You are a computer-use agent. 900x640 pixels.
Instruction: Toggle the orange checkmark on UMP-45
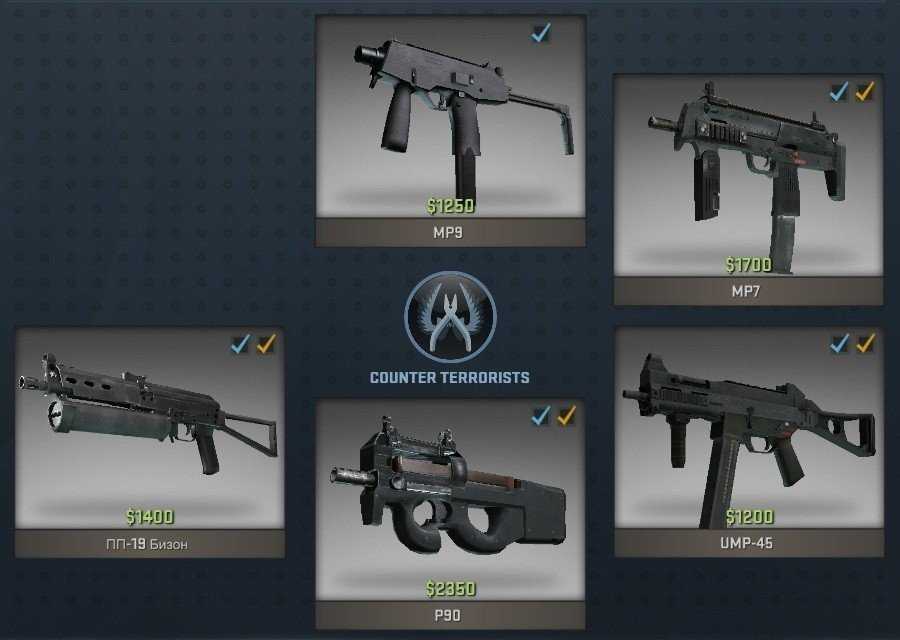coord(865,344)
